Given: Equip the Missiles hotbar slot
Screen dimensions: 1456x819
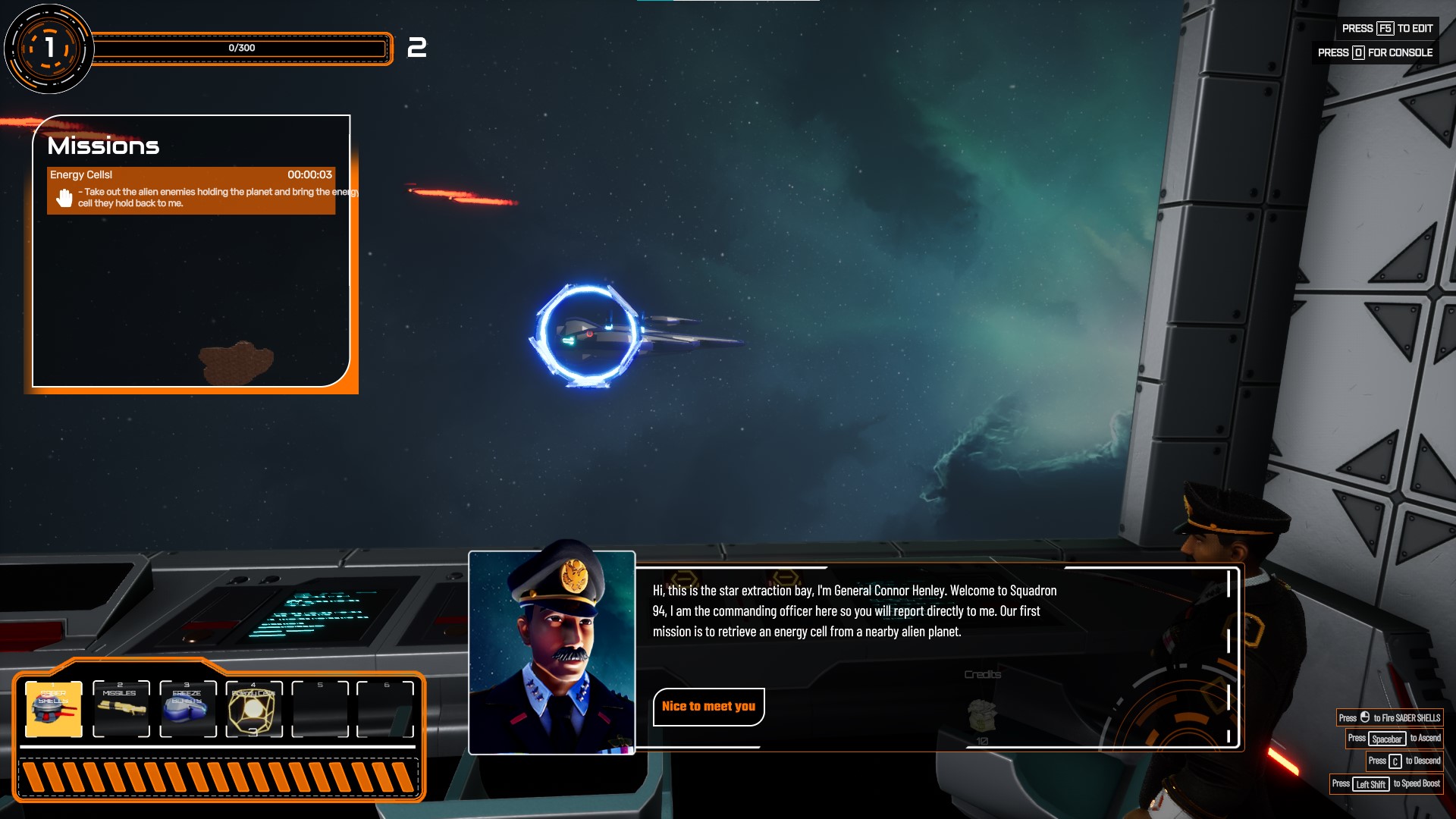Looking at the screenshot, I should click(x=121, y=710).
